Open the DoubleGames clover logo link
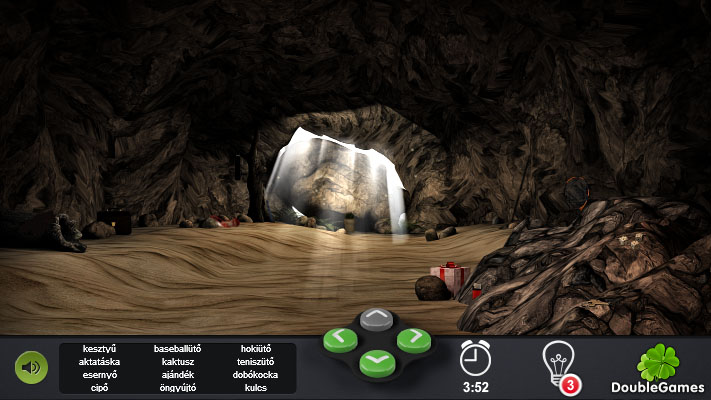The height and width of the screenshot is (400, 711). click(656, 368)
